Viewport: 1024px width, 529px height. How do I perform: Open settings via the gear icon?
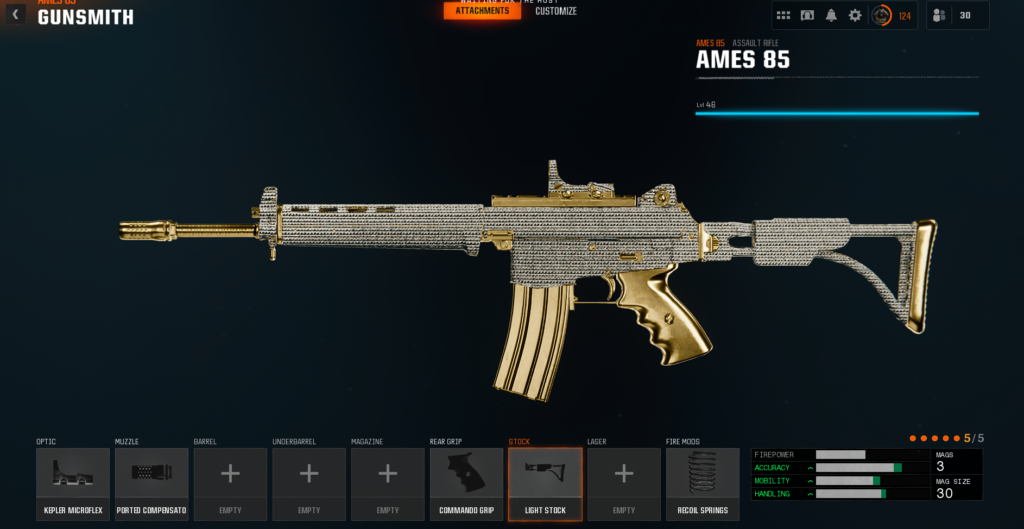click(855, 16)
